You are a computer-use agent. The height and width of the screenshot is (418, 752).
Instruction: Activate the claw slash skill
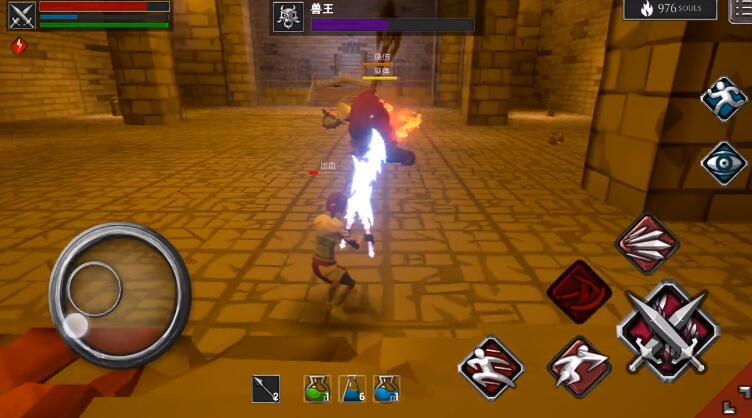[x=647, y=243]
